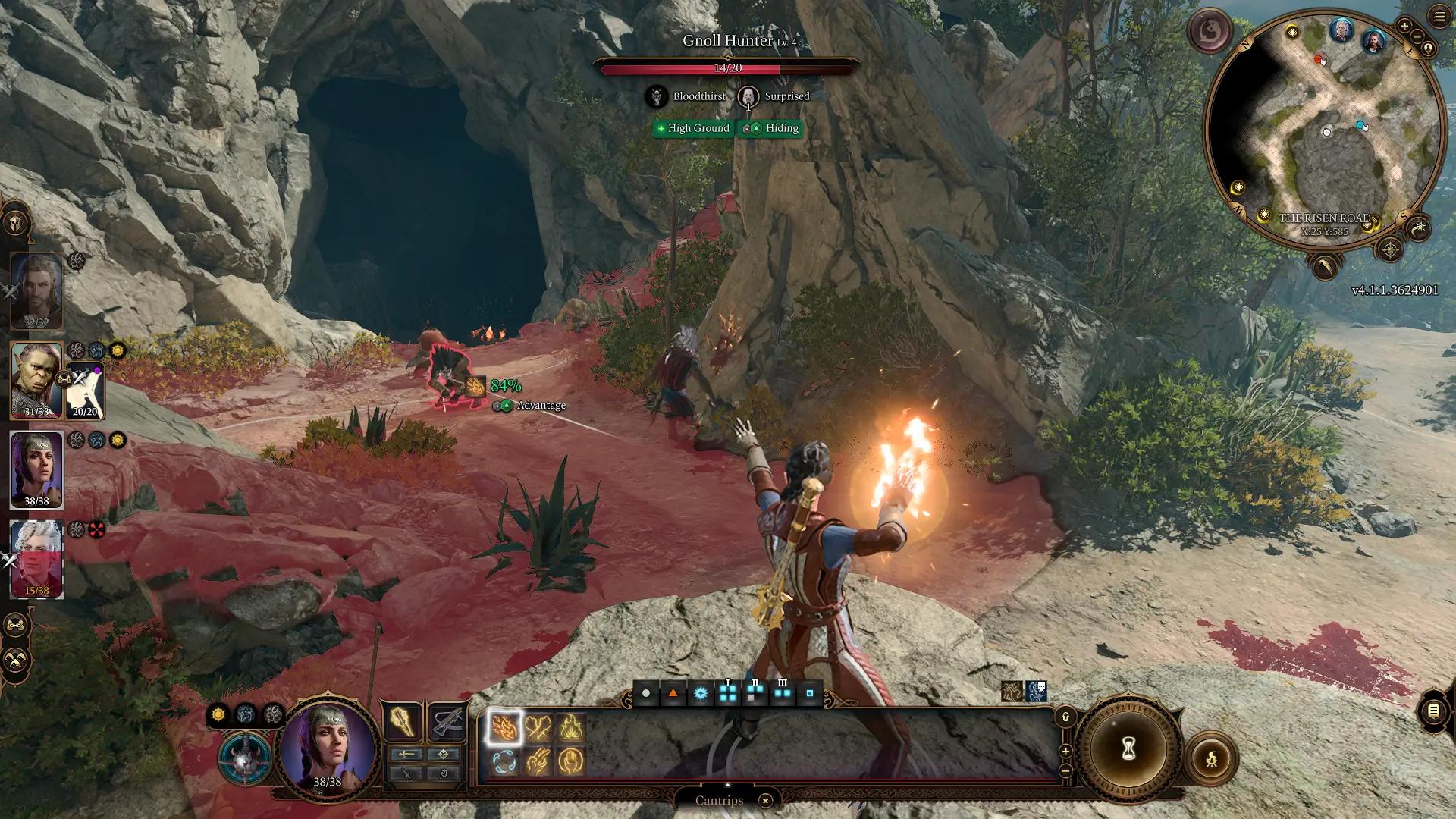Screen dimensions: 1456x819
Task: Choose the ranged crossbow weapon slot
Action: (x=447, y=722)
